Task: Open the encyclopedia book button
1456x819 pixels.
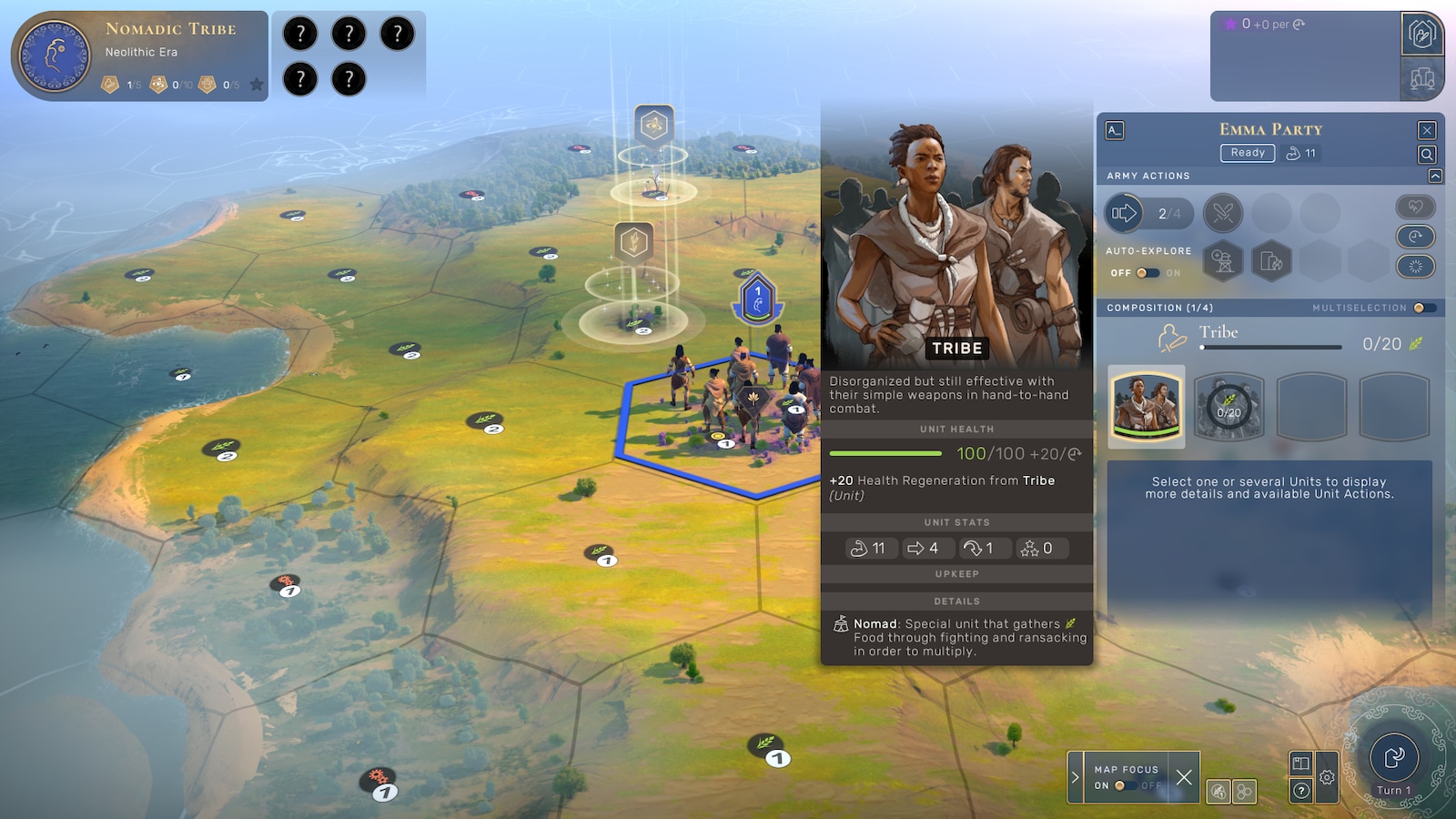Action: pos(1301,763)
